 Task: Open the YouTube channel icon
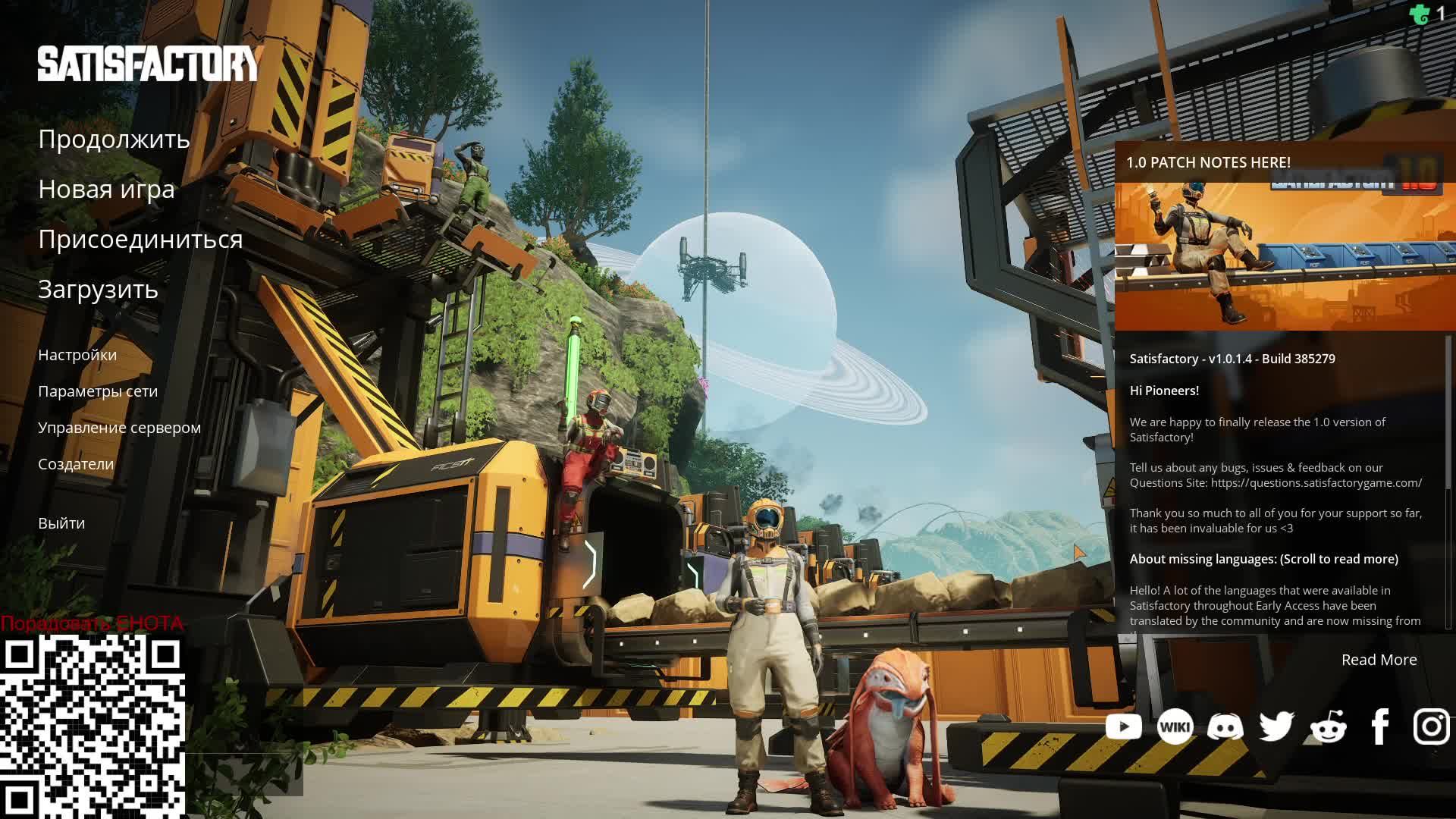(1123, 726)
